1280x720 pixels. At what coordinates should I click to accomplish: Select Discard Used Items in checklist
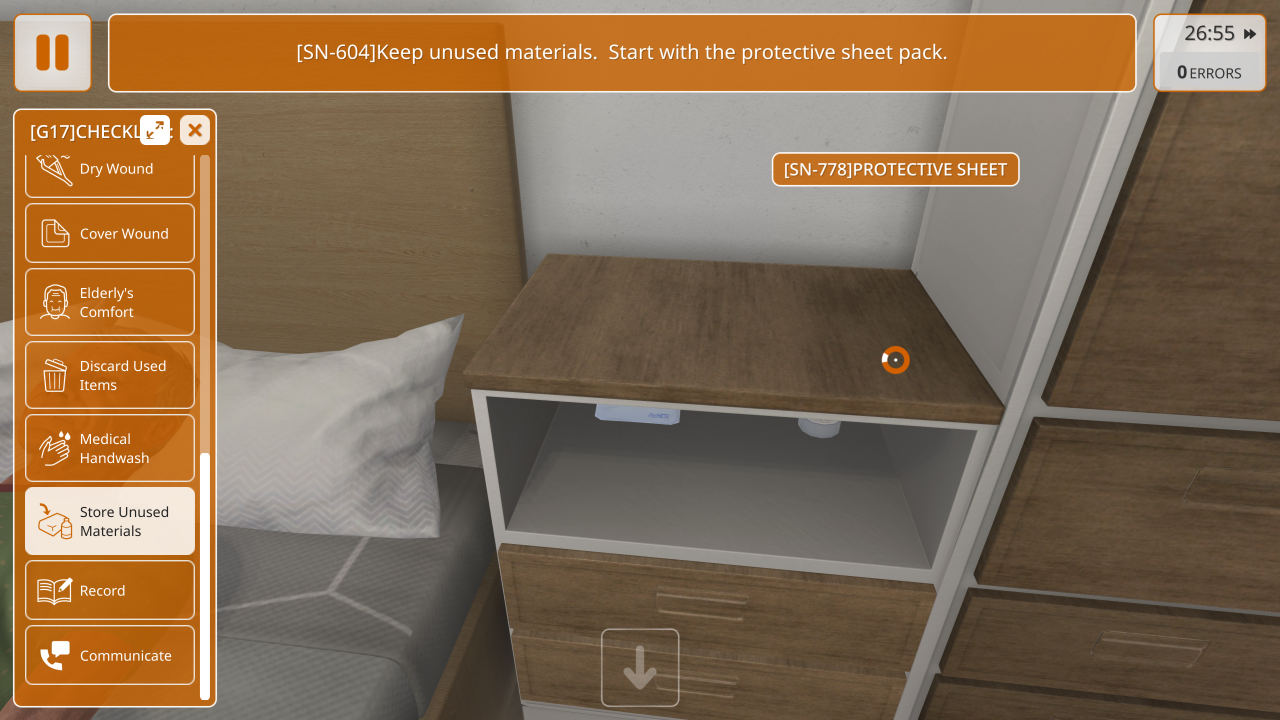click(x=110, y=375)
